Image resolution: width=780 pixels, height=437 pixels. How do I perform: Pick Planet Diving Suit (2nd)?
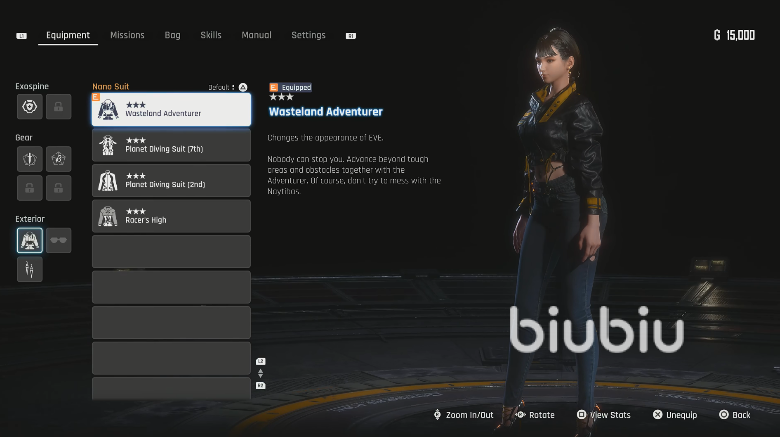tap(171, 180)
